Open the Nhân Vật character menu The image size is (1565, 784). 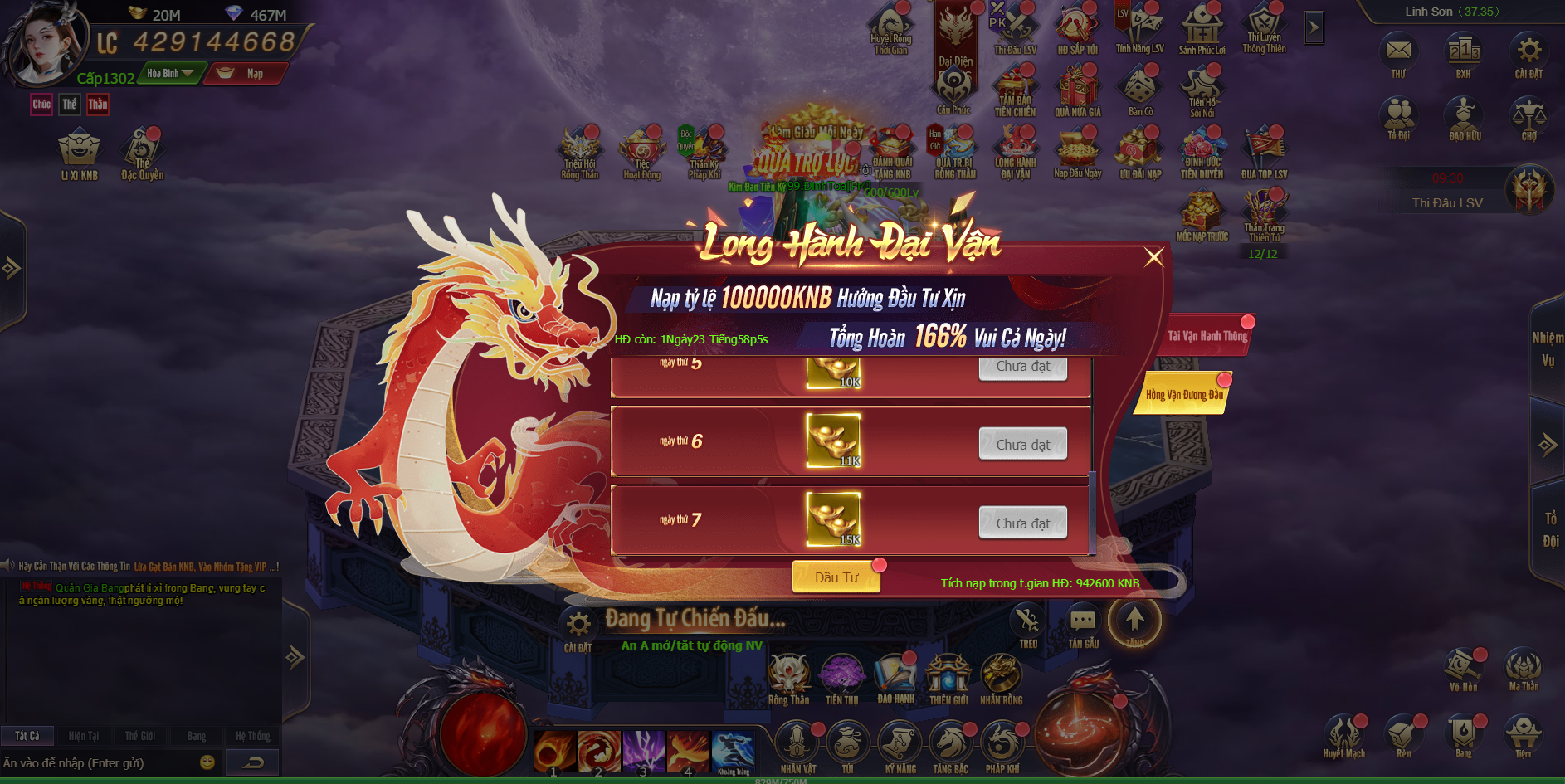(x=797, y=745)
